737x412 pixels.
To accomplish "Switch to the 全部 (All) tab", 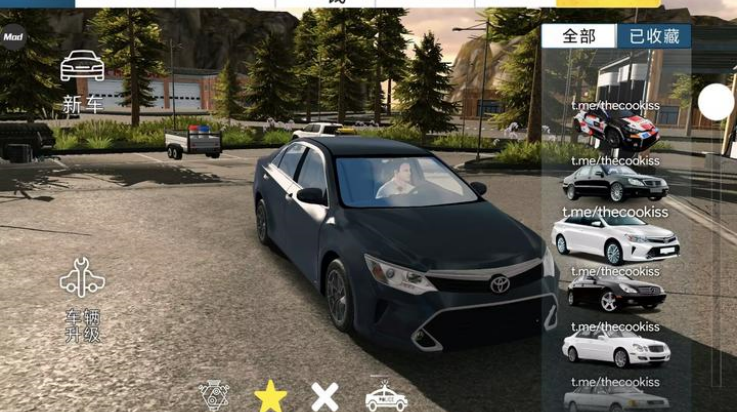I will click(x=579, y=37).
